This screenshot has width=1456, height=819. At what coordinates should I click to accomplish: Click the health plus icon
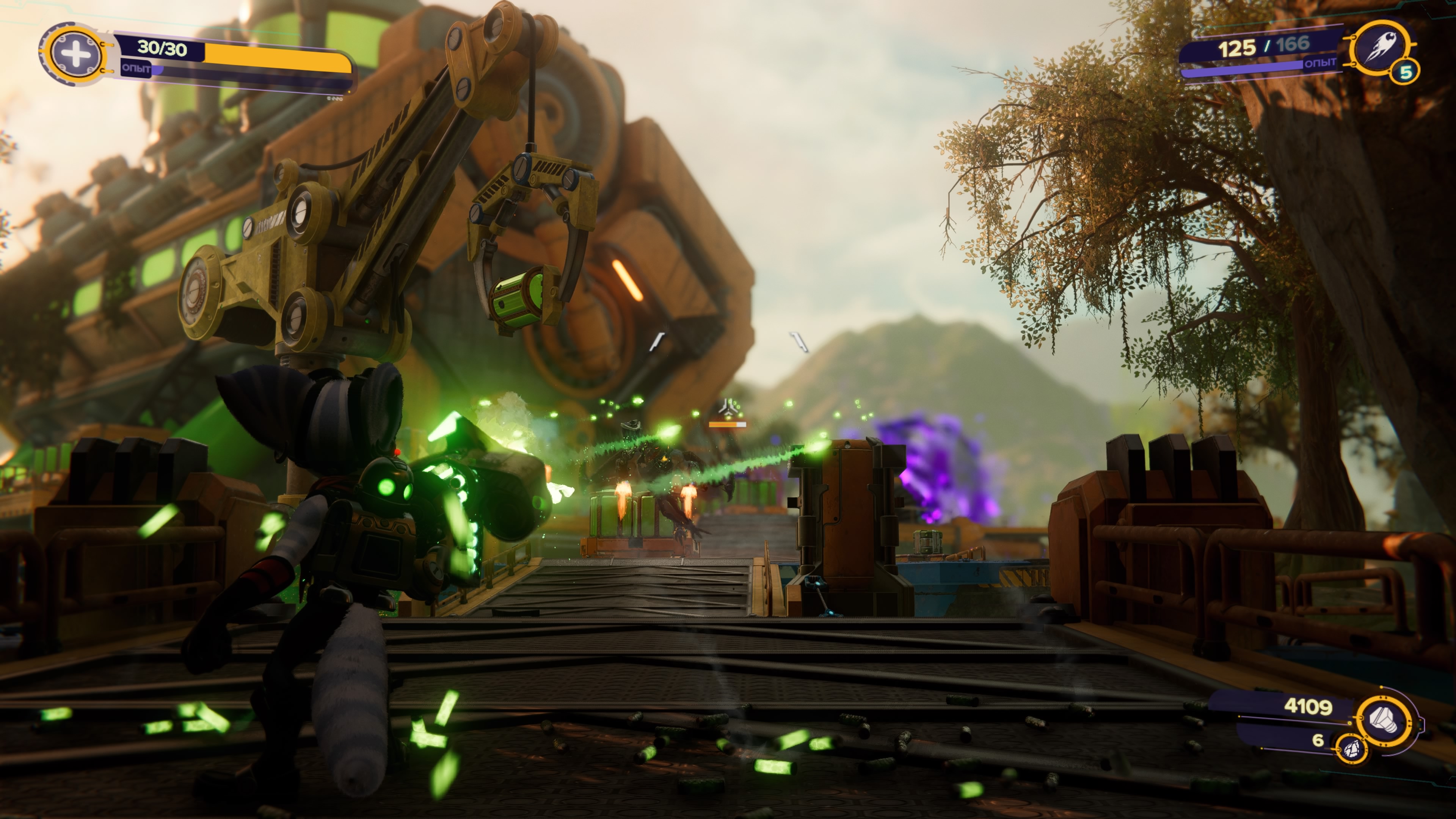[x=76, y=54]
